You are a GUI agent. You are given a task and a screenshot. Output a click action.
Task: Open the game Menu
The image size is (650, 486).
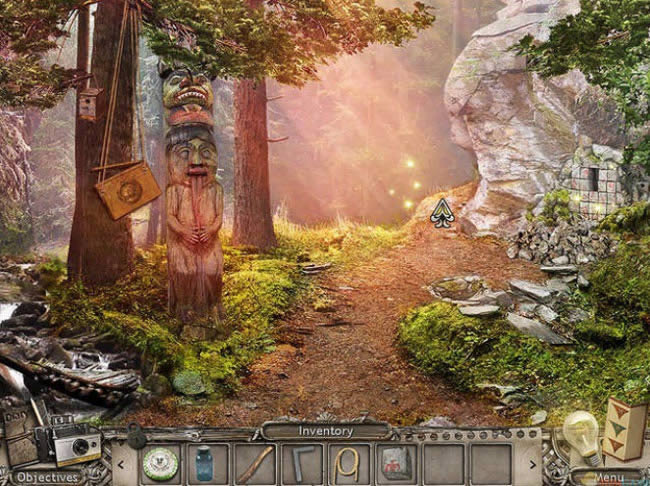[x=608, y=477]
